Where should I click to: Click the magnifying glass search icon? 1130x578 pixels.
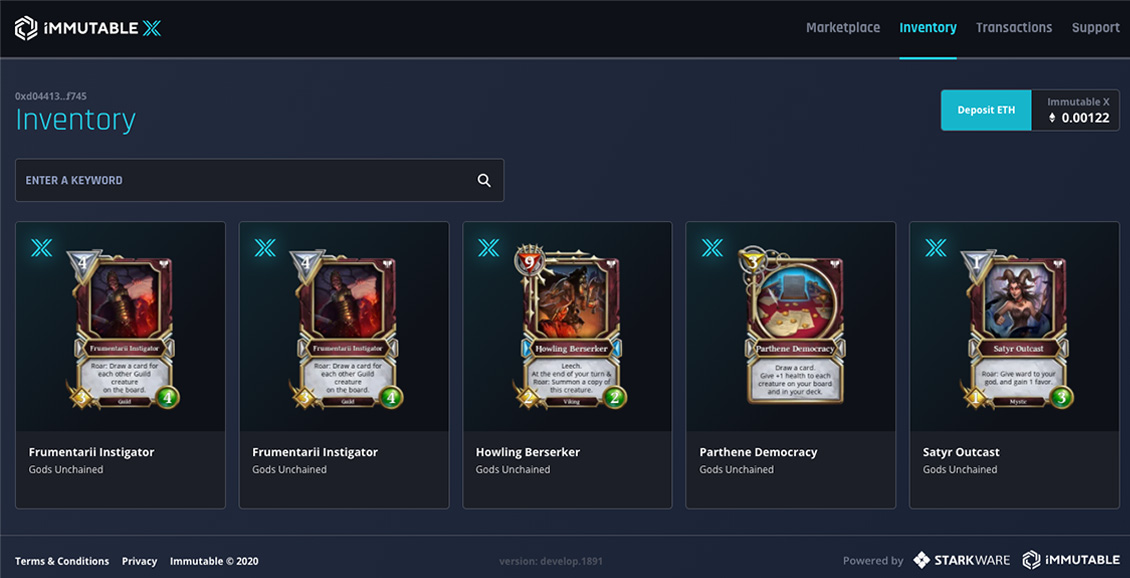[484, 180]
